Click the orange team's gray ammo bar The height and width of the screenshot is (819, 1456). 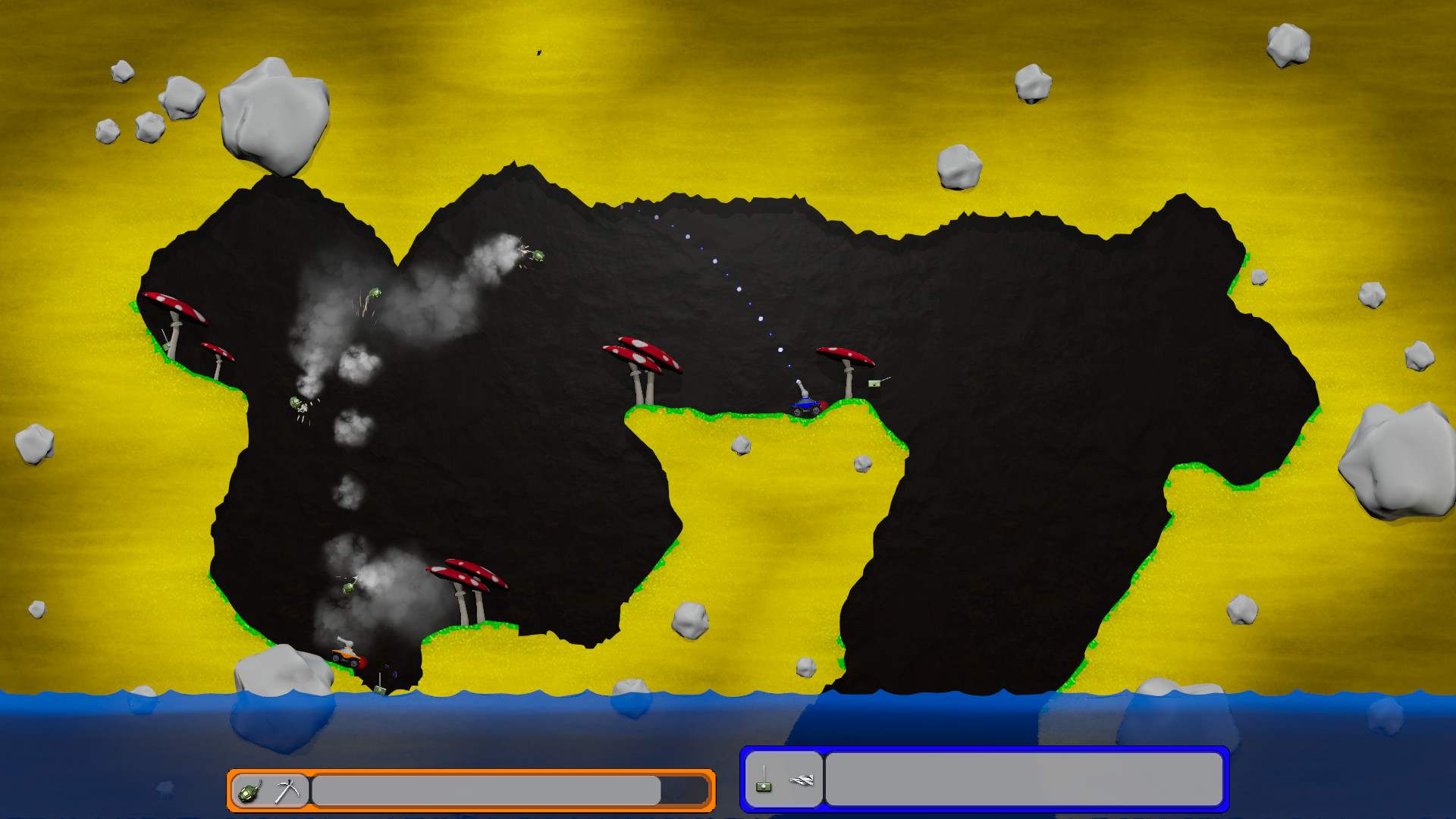489,791
